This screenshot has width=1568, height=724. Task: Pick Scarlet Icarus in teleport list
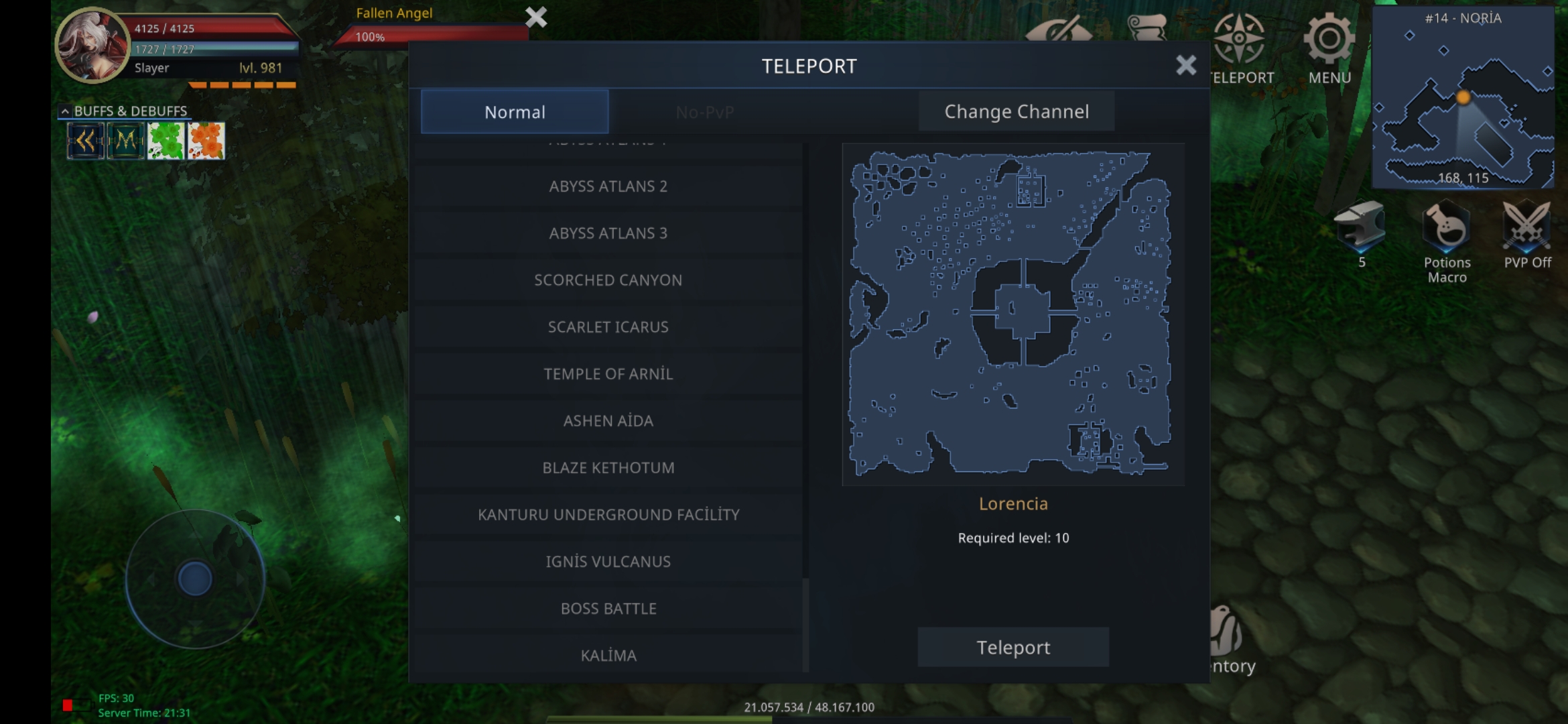pos(608,327)
